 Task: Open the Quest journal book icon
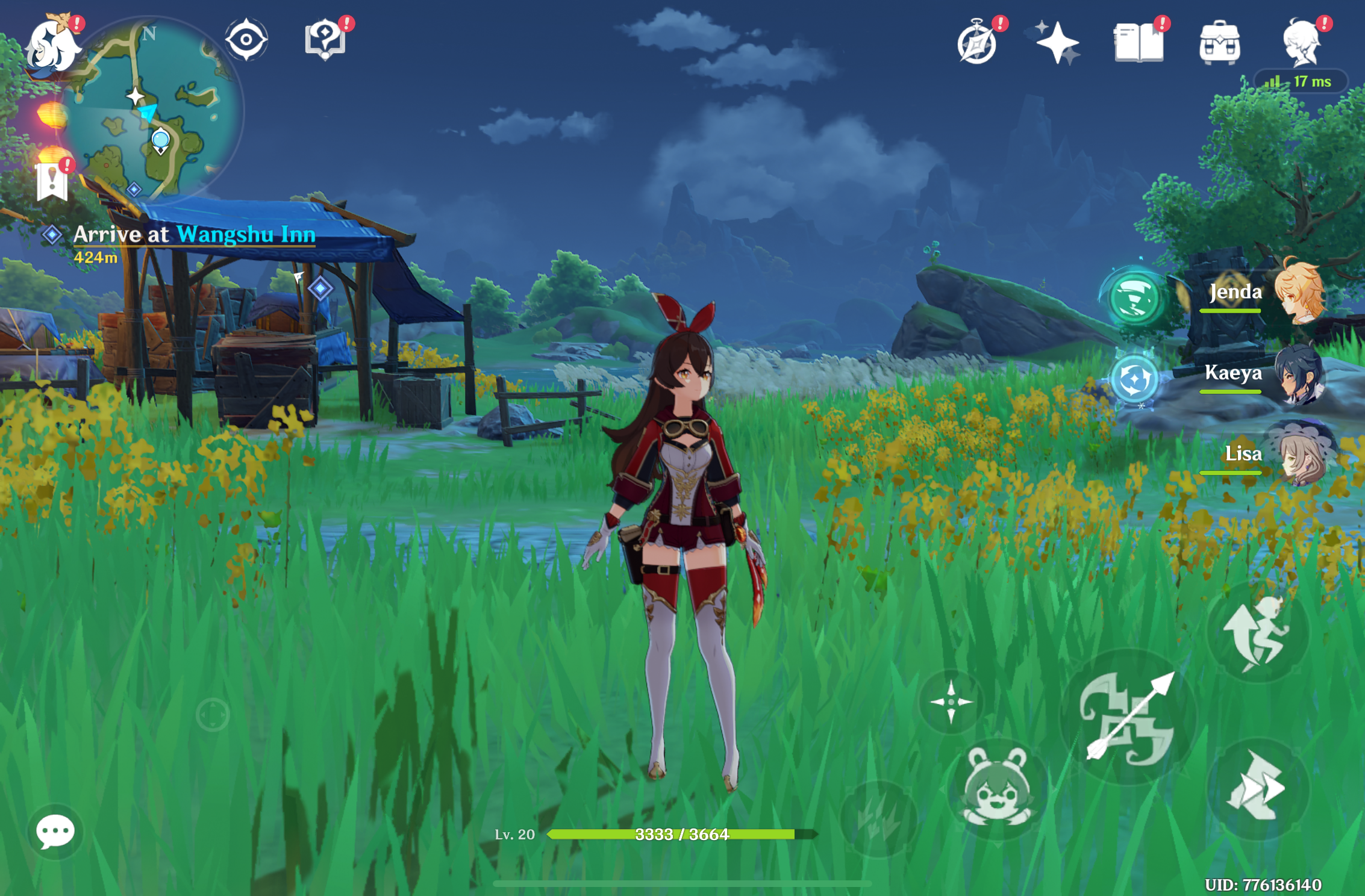point(1140,41)
